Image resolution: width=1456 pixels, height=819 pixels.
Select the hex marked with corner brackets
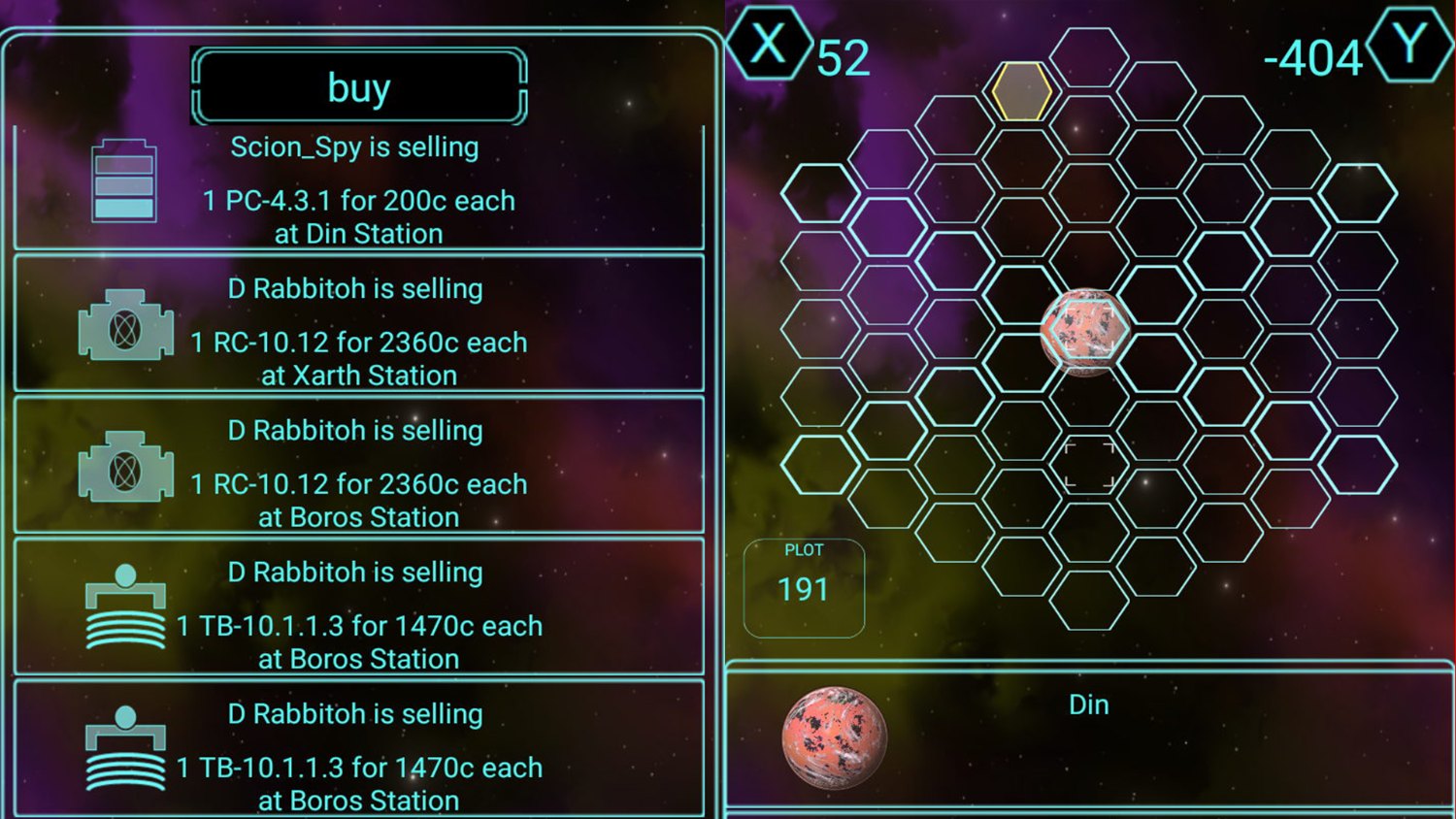pyautogui.click(x=1087, y=464)
